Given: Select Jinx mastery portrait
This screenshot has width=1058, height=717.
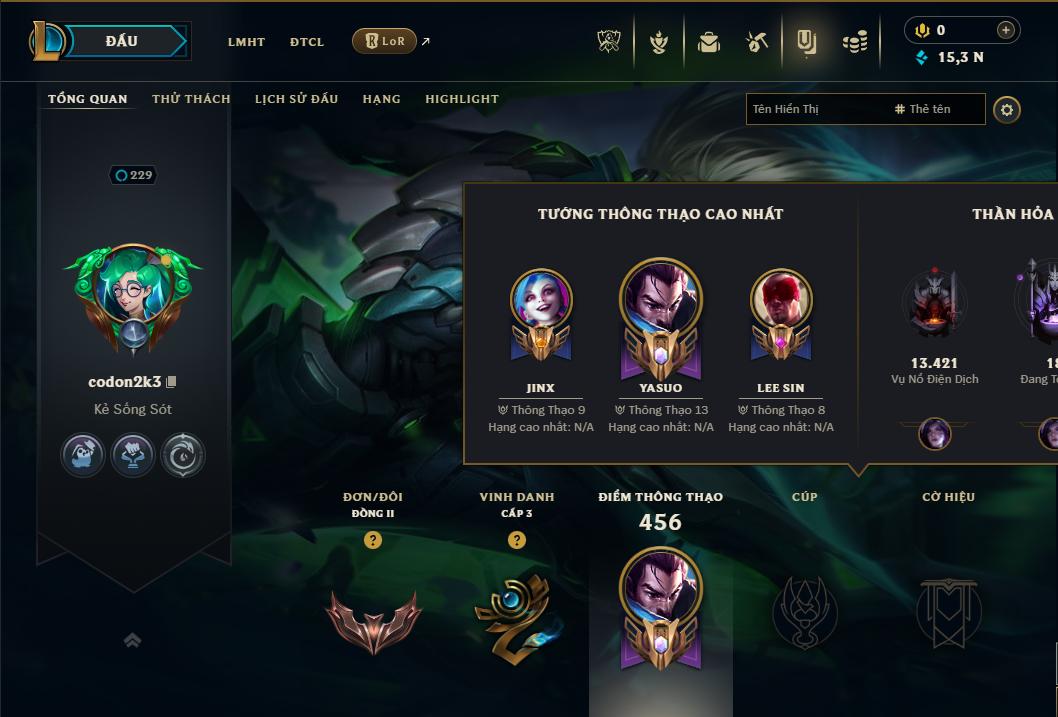Looking at the screenshot, I should (541, 302).
